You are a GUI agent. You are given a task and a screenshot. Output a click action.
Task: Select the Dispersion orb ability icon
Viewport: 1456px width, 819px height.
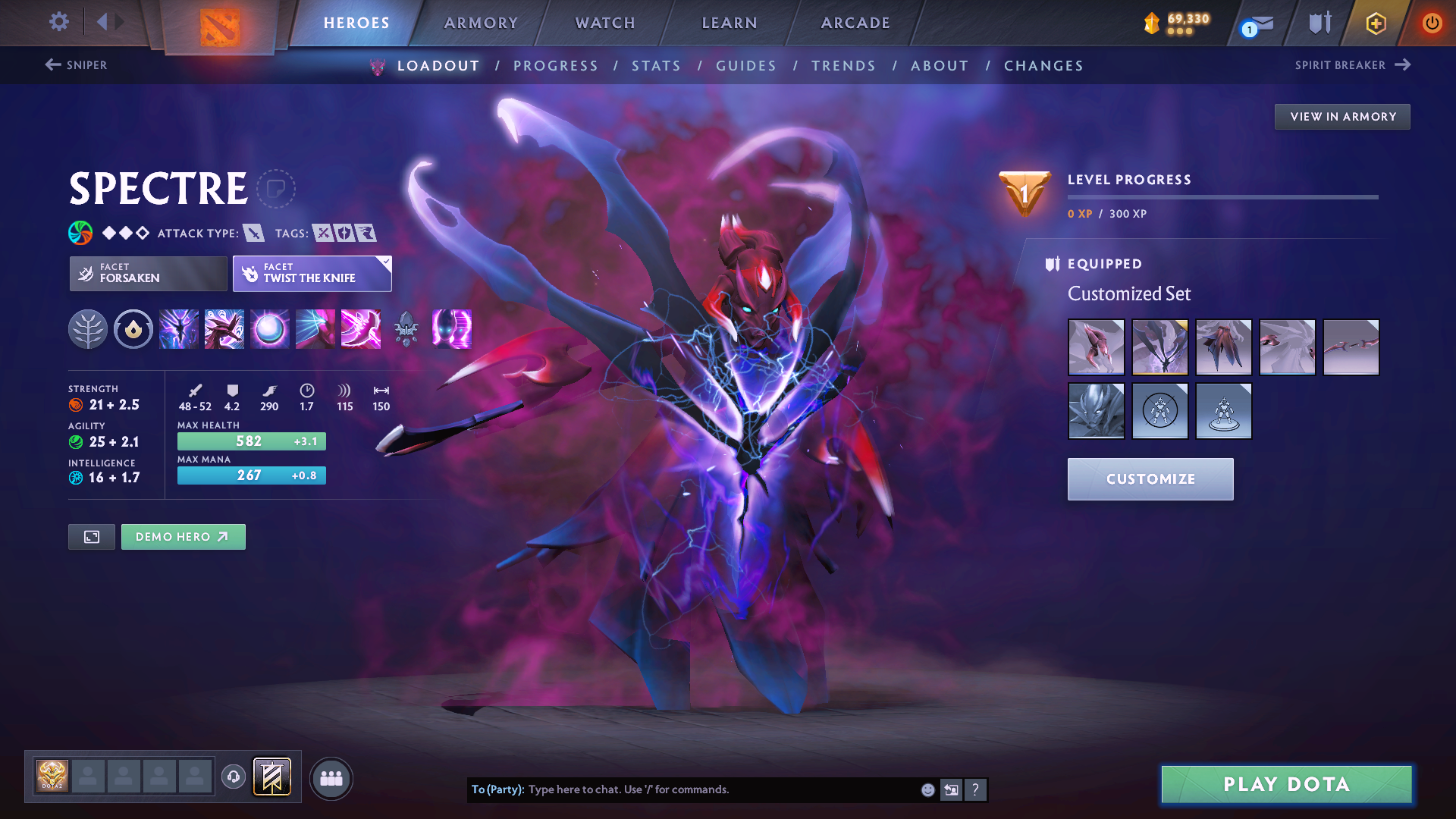point(269,329)
